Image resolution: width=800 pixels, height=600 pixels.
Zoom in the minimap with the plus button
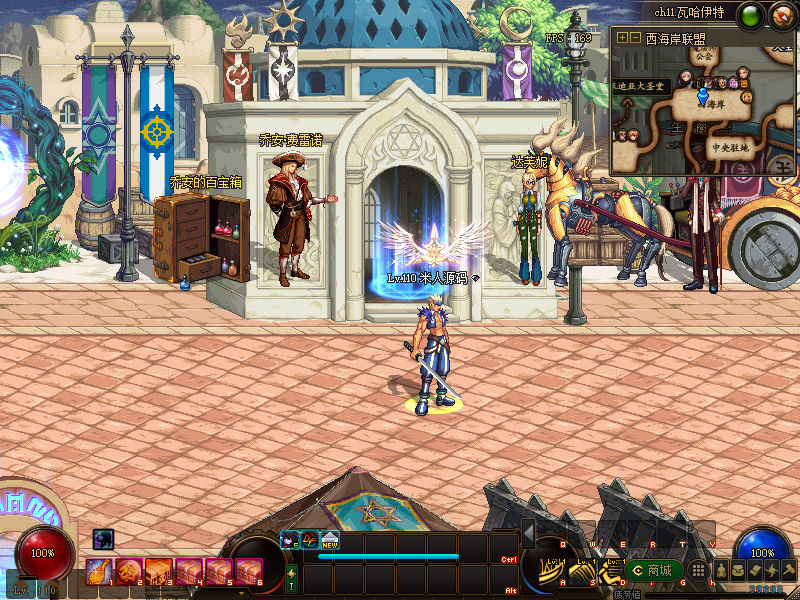click(x=623, y=38)
